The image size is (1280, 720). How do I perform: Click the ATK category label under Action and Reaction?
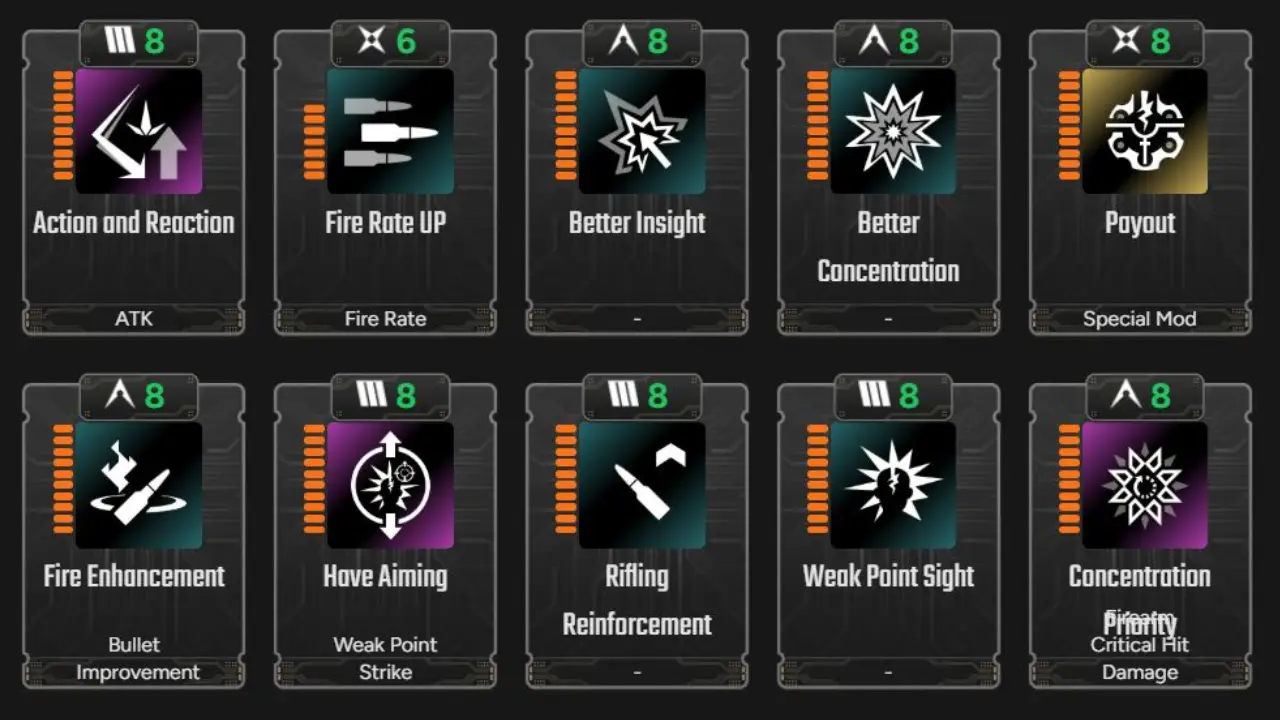133,318
